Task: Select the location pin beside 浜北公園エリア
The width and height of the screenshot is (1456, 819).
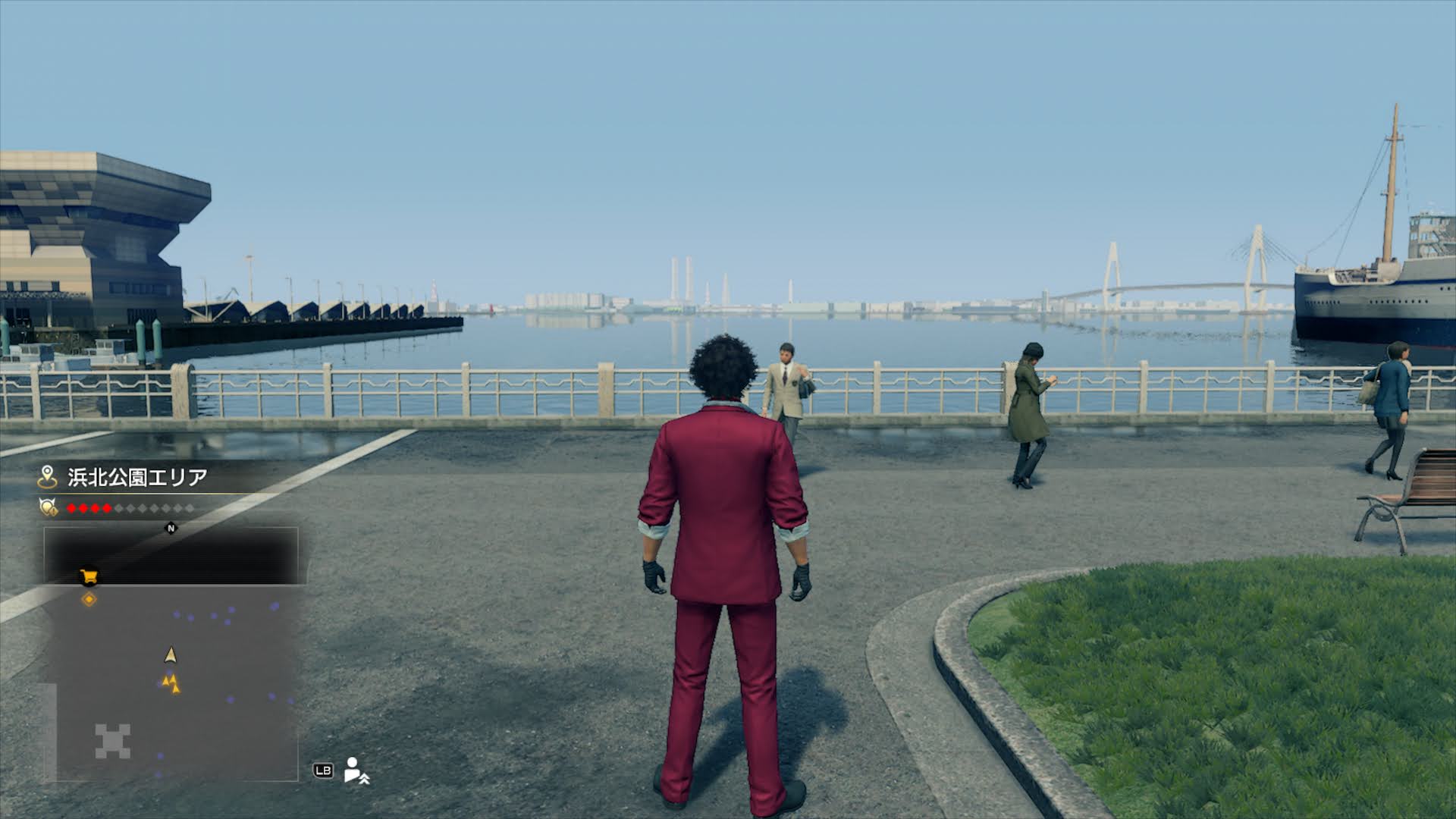Action: pos(48,477)
